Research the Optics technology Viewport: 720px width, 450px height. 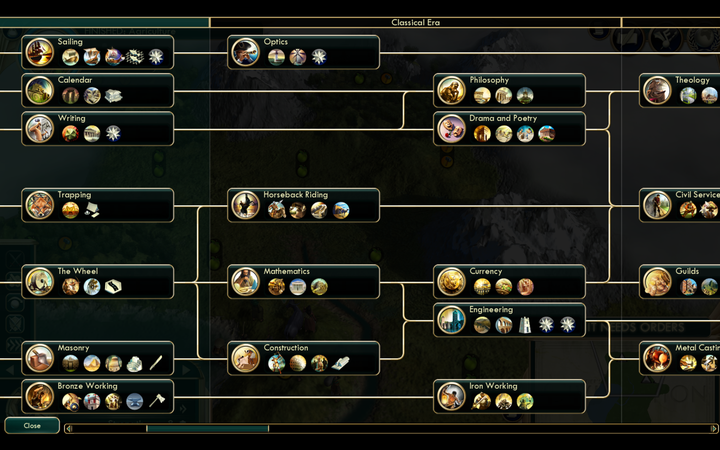coord(304,52)
